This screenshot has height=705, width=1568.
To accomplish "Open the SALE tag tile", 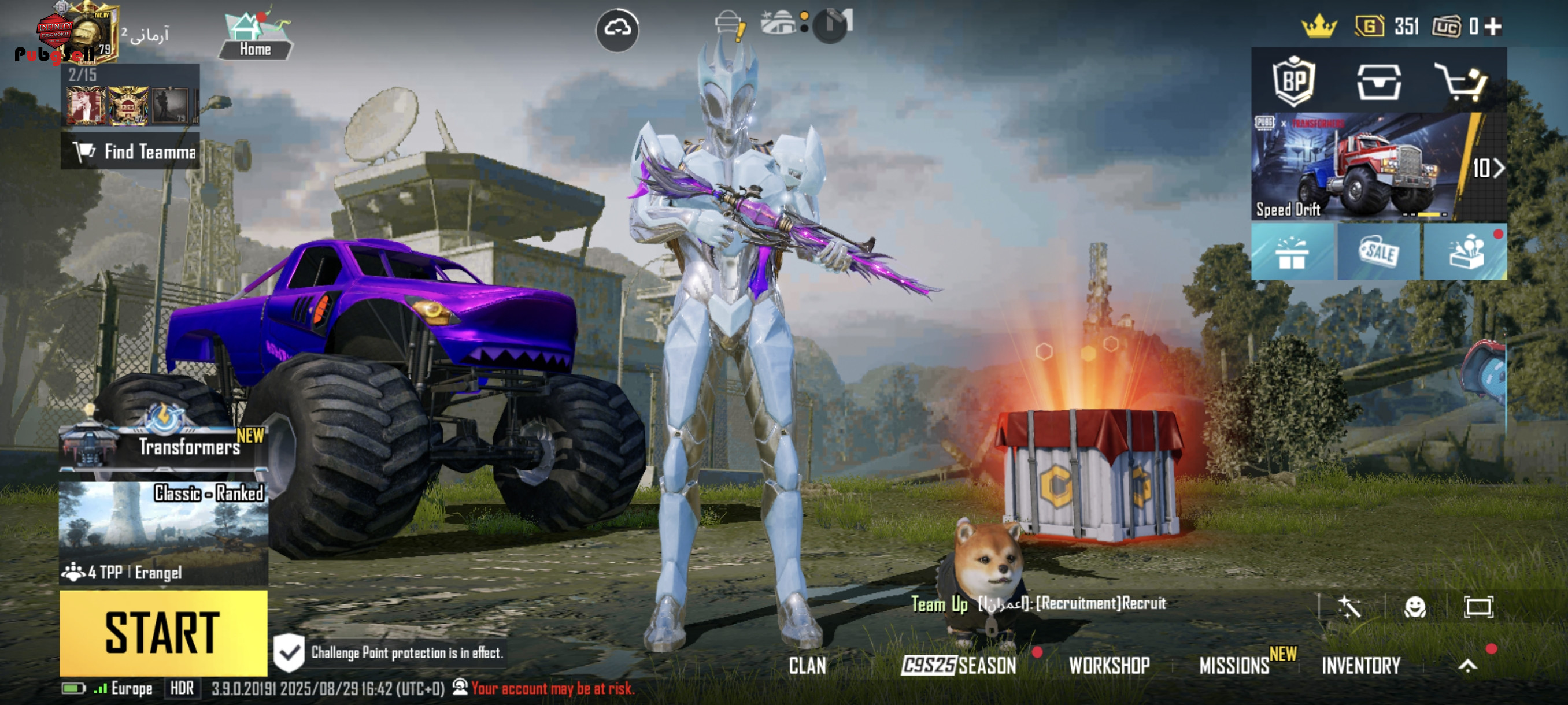I will tap(1379, 252).
